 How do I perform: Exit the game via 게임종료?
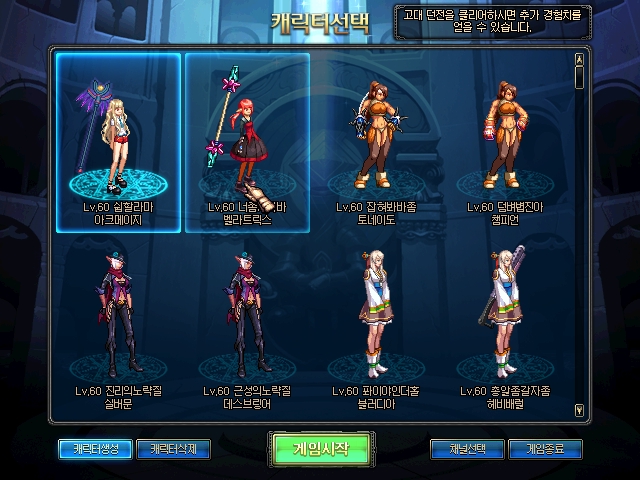point(545,448)
